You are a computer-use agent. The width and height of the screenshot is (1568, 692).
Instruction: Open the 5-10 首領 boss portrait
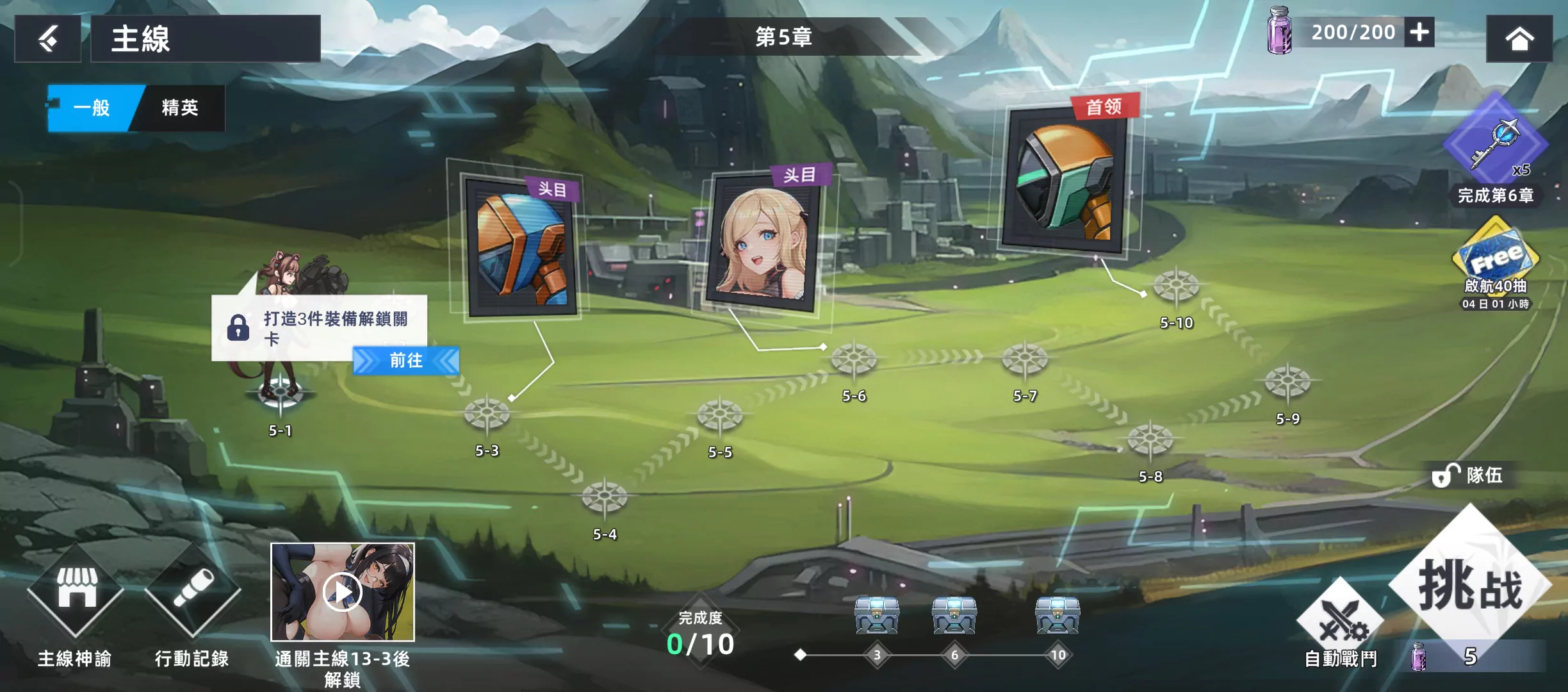tap(1063, 179)
